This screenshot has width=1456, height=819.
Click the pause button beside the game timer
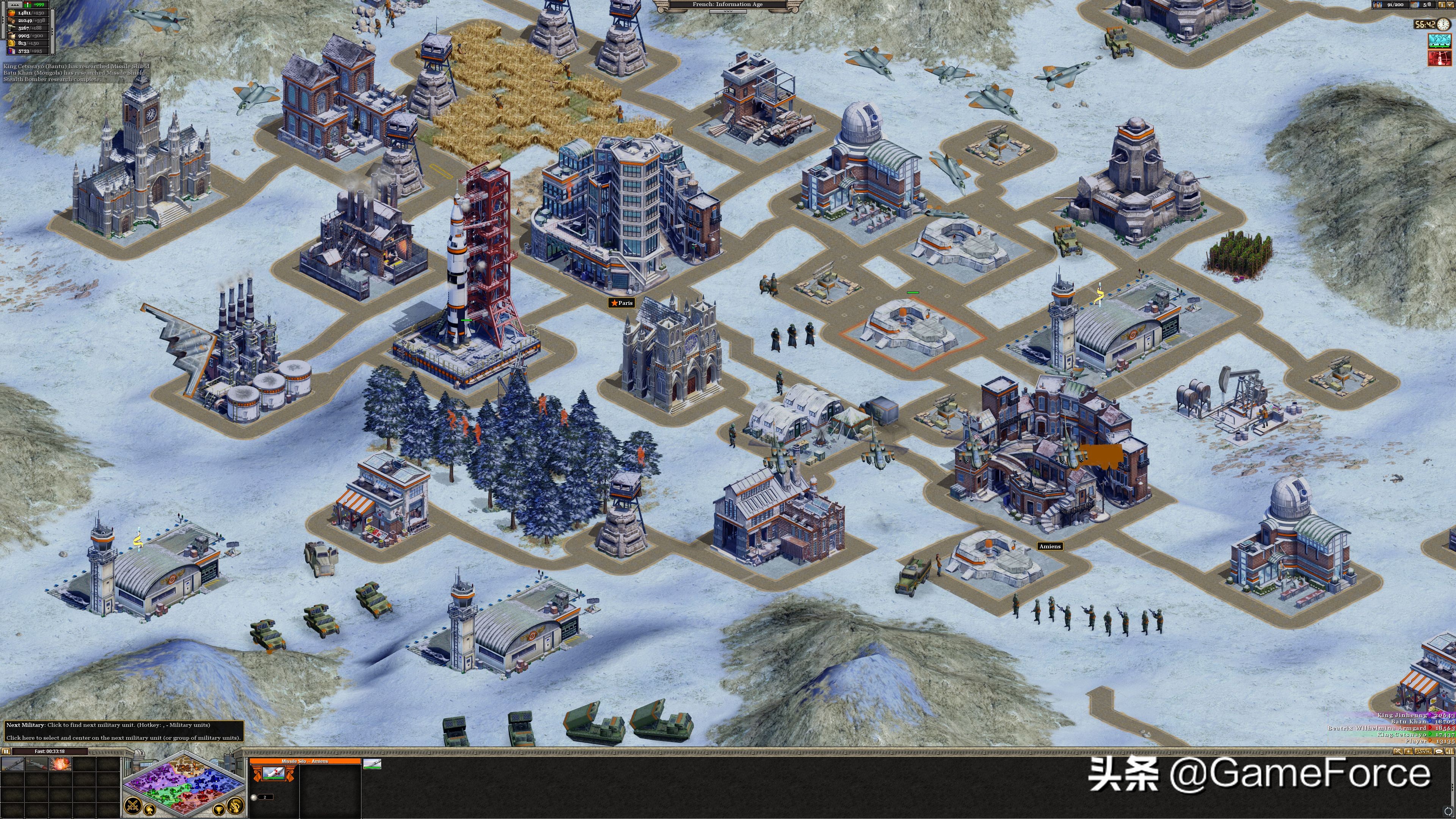tap(6, 751)
